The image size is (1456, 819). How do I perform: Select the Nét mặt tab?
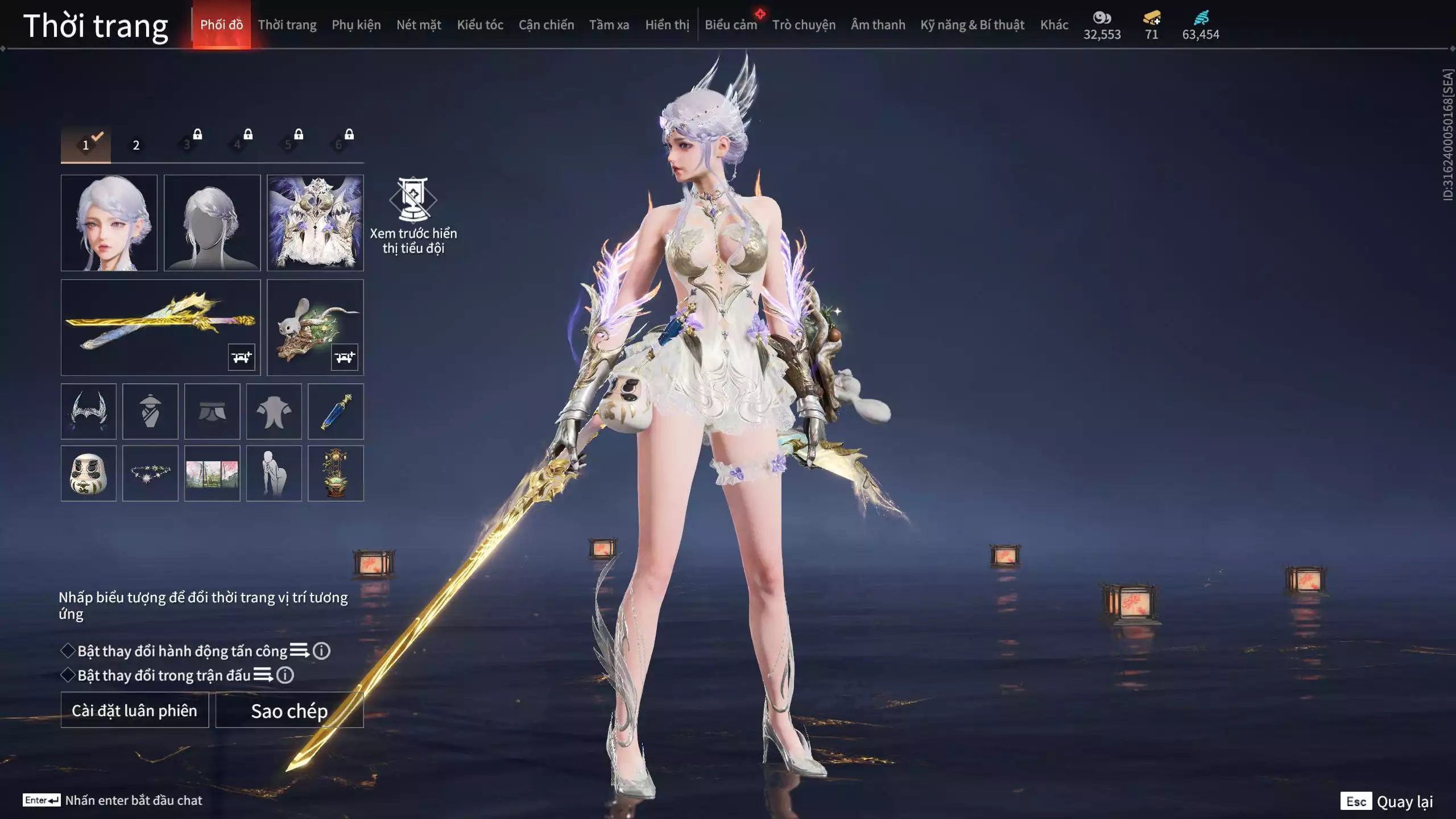419,25
